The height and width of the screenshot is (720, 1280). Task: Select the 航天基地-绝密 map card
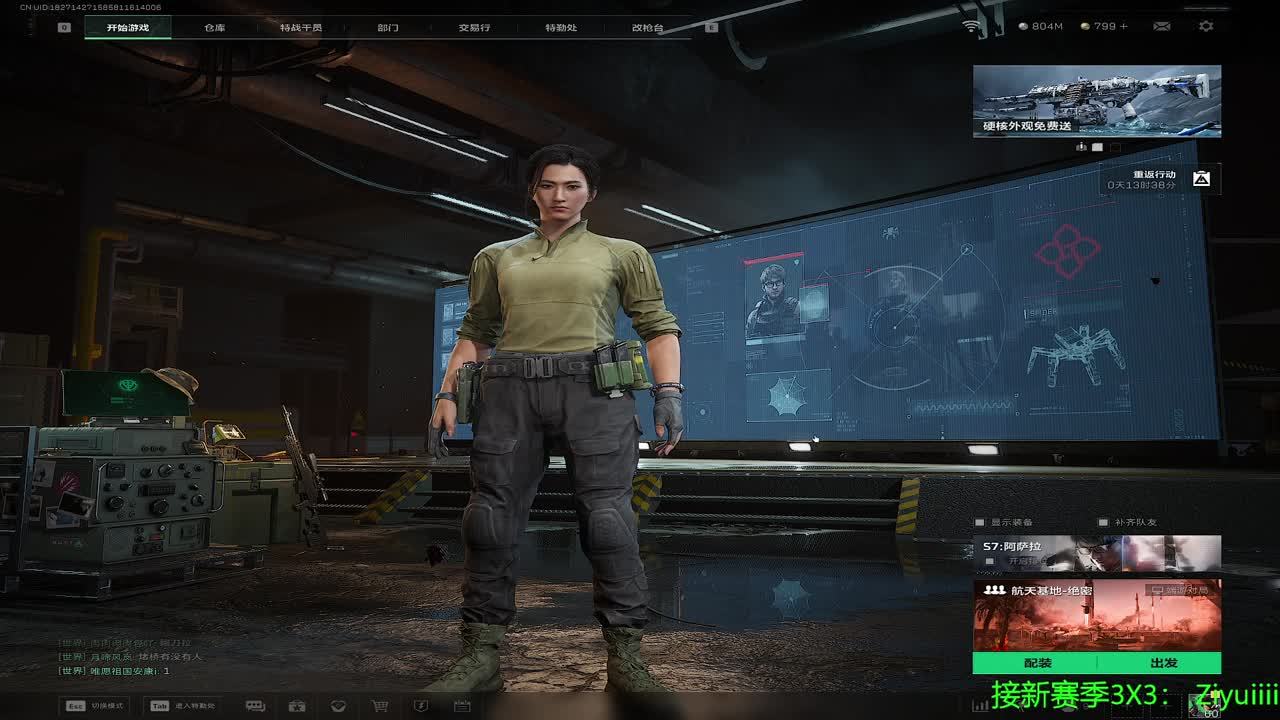(1096, 615)
